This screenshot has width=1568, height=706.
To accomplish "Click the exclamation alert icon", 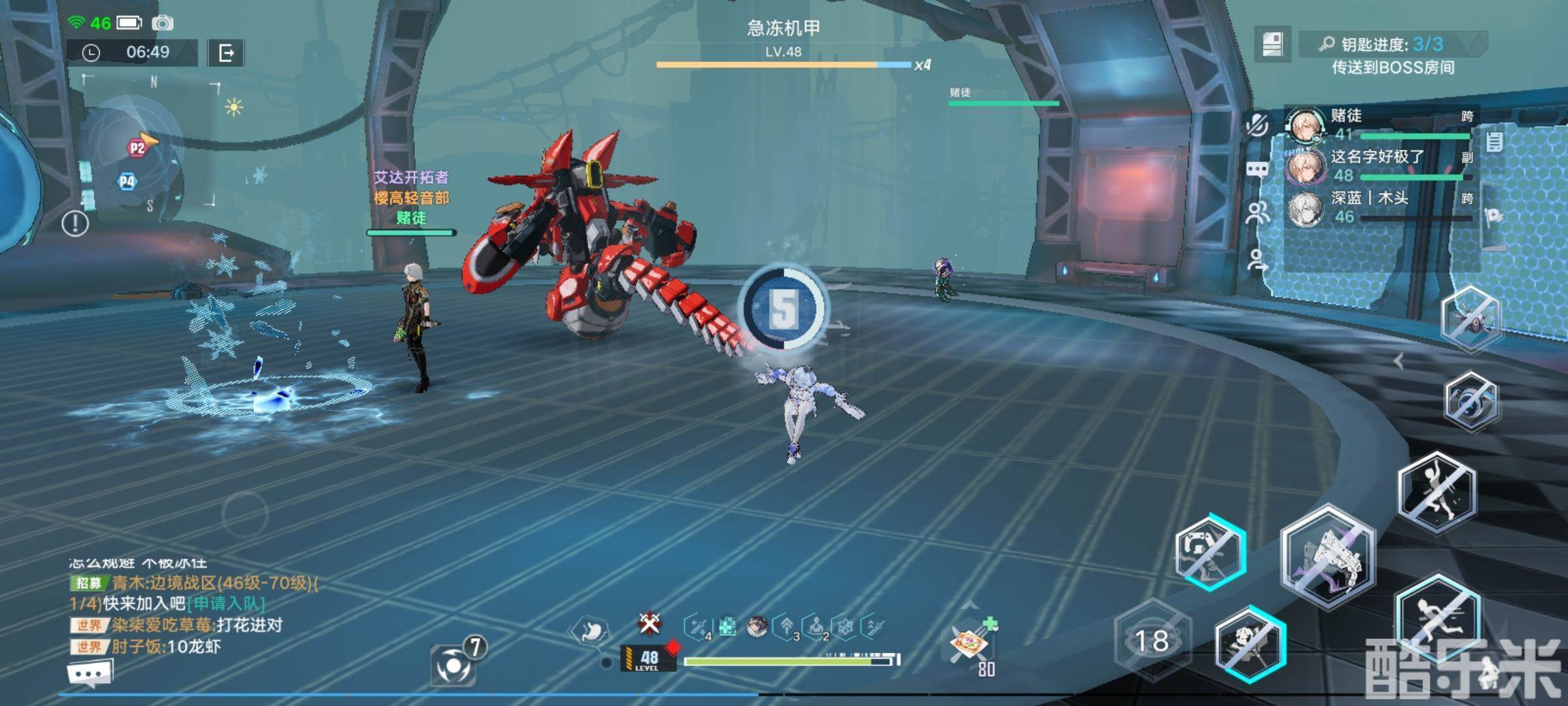I will pos(75,224).
